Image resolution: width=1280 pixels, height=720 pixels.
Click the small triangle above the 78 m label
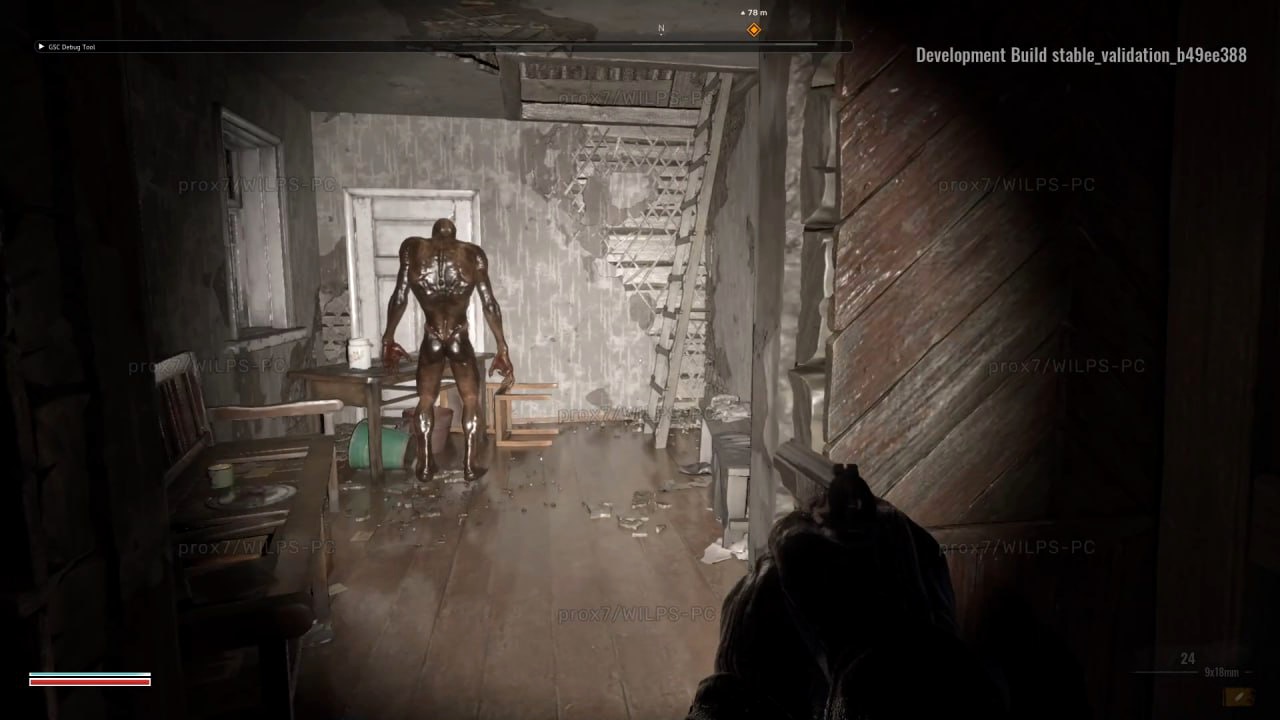tap(743, 12)
